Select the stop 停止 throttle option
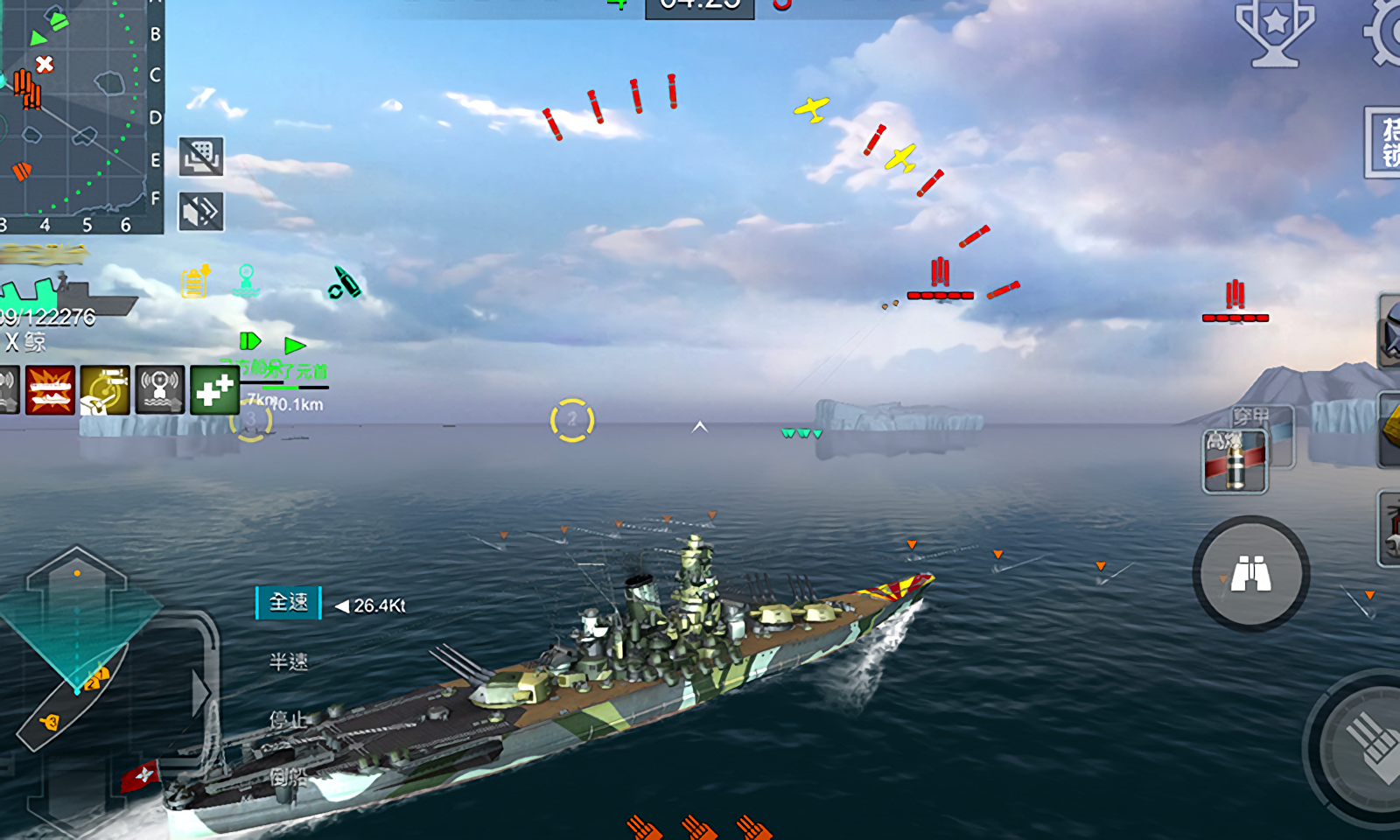The image size is (1400, 840). pos(288,720)
